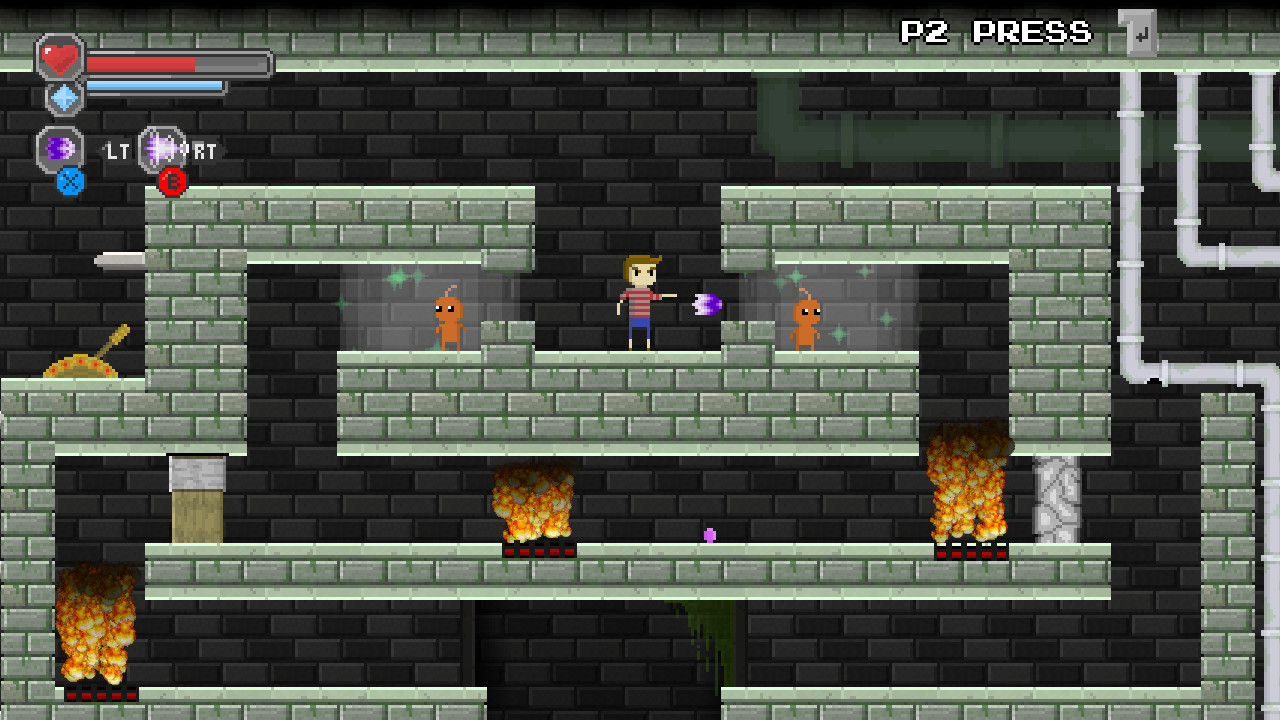Click the purple projectile the player fired
The width and height of the screenshot is (1280, 720).
coord(705,303)
